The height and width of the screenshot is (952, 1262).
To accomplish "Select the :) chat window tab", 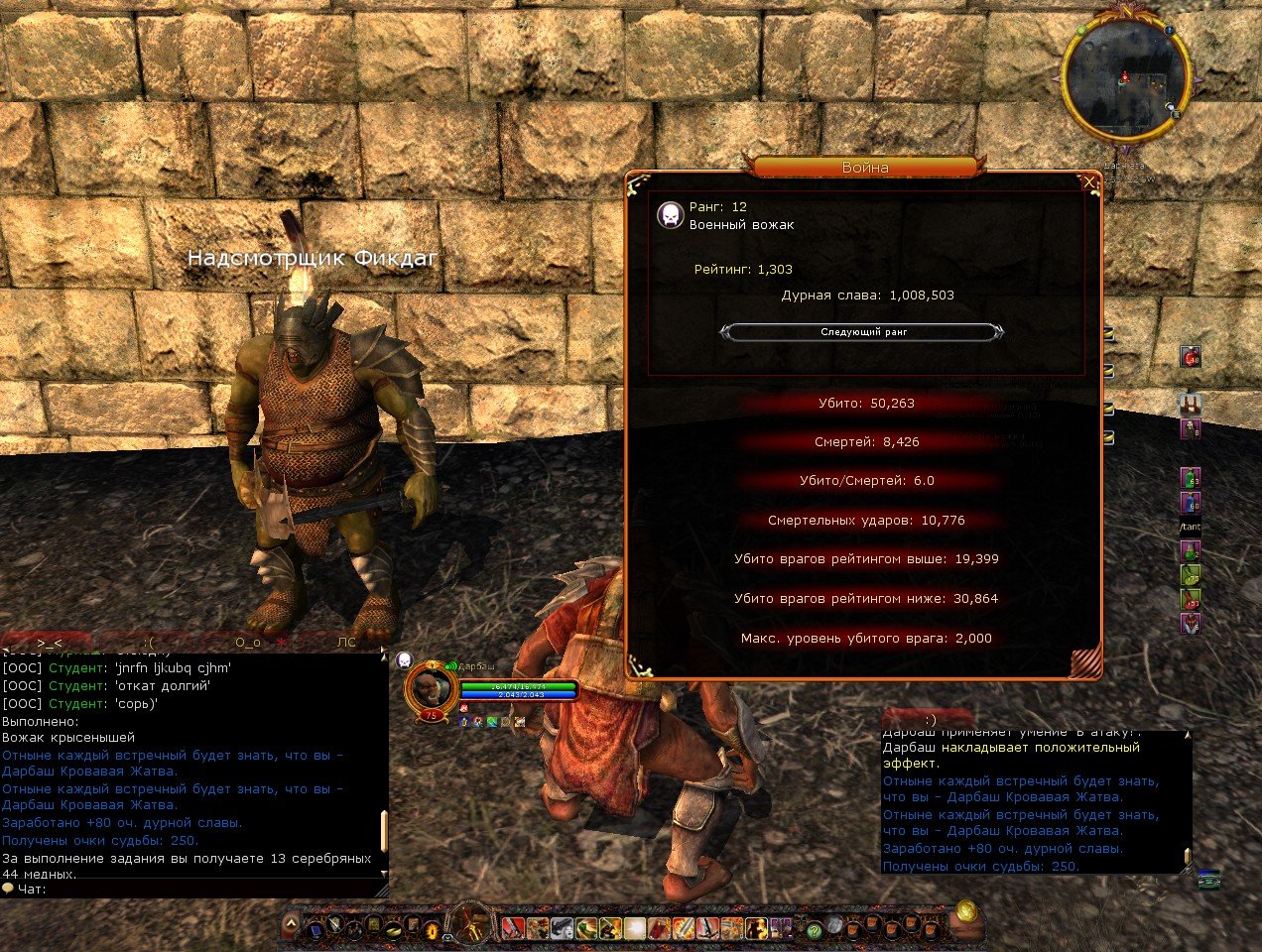I will 929,719.
